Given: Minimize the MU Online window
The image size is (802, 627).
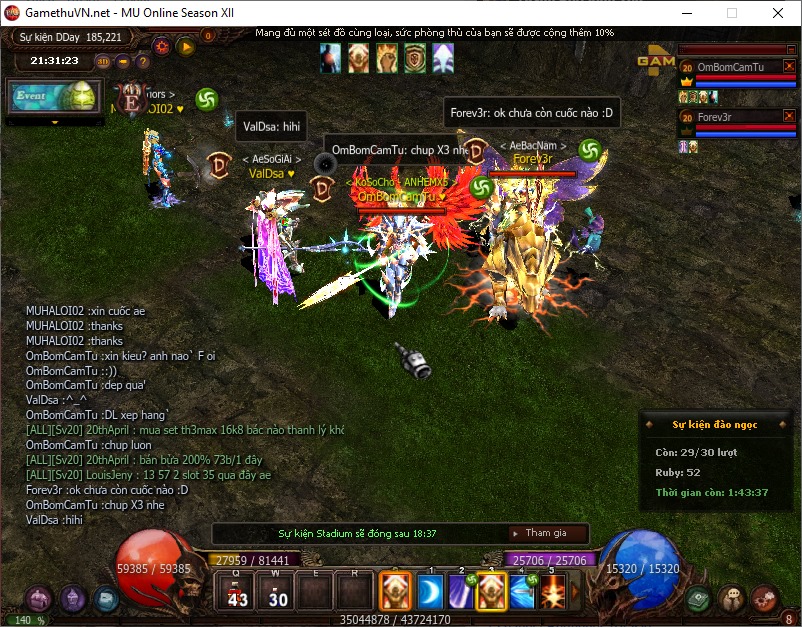Looking at the screenshot, I should coord(685,13).
